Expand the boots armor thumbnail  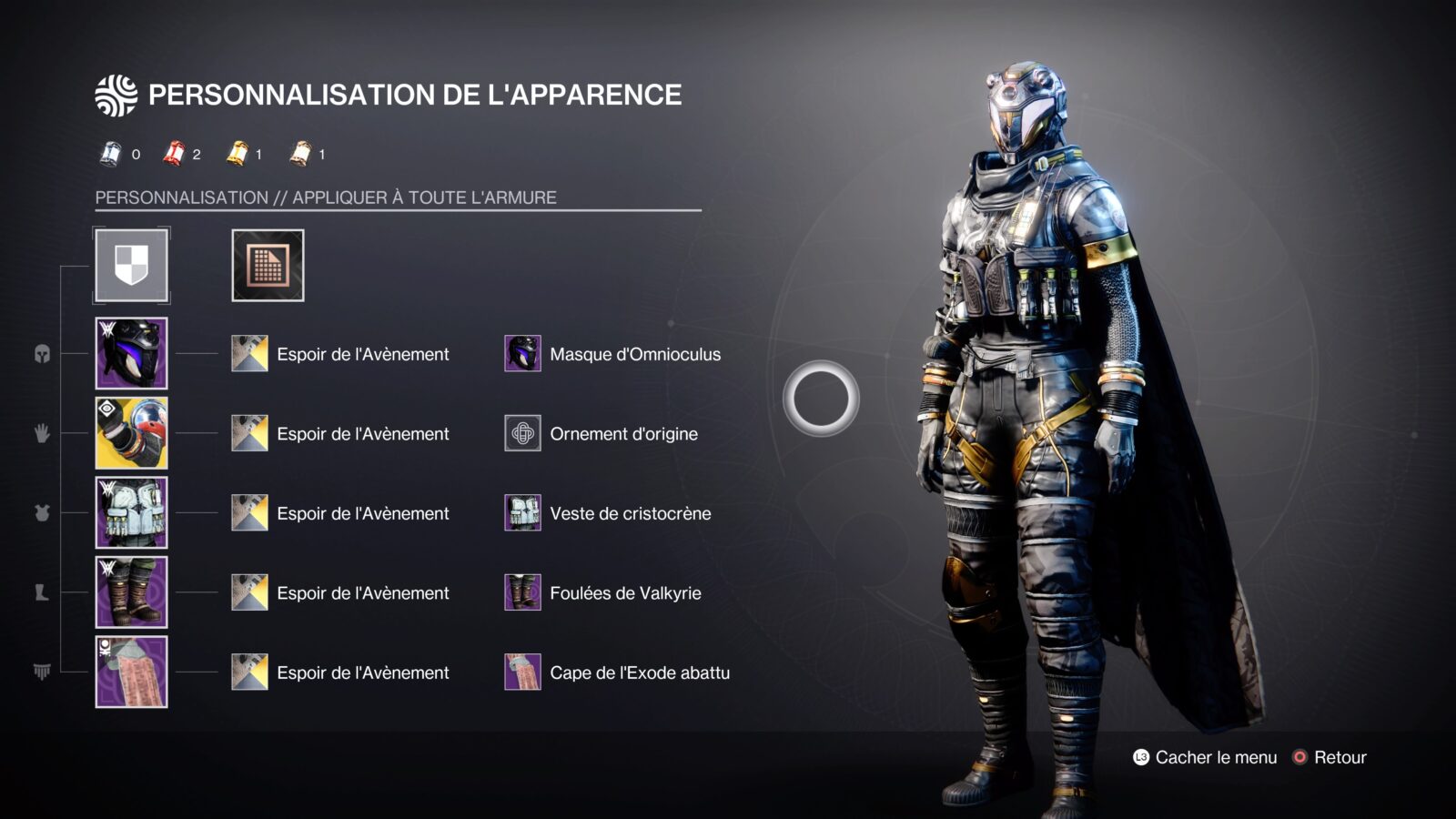click(x=130, y=592)
